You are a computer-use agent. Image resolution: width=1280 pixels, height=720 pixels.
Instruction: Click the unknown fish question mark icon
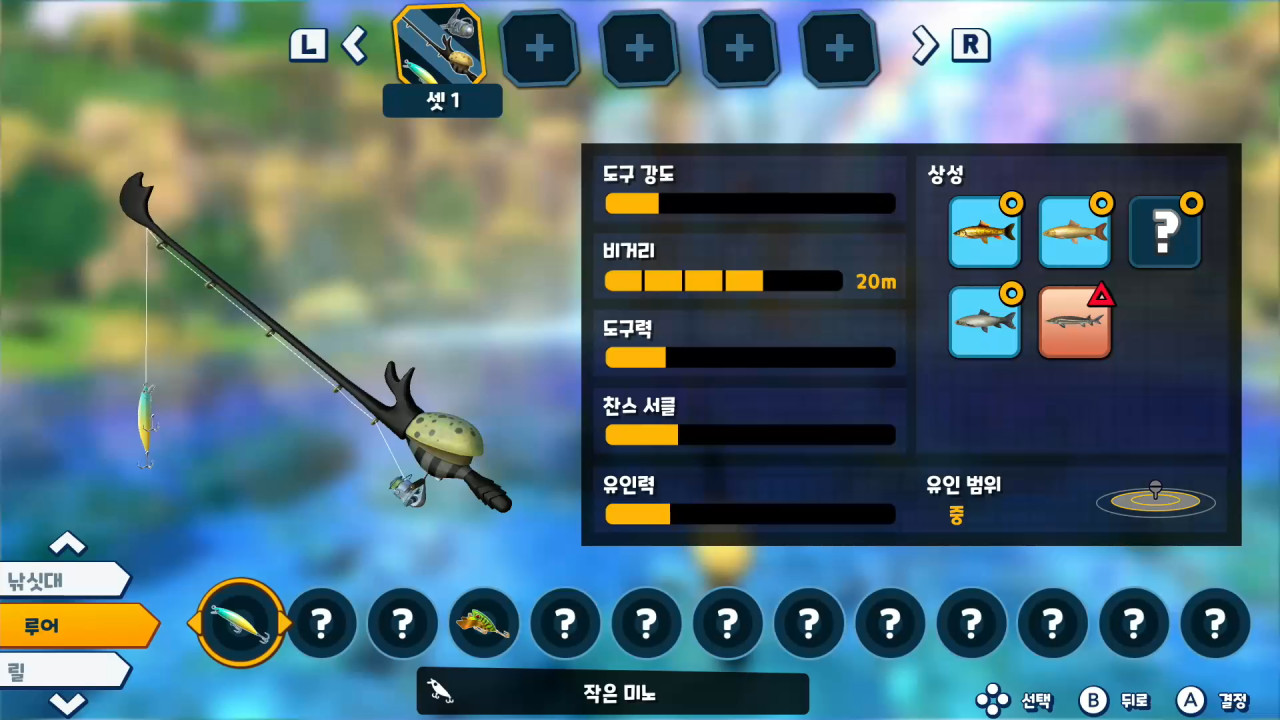point(1164,232)
